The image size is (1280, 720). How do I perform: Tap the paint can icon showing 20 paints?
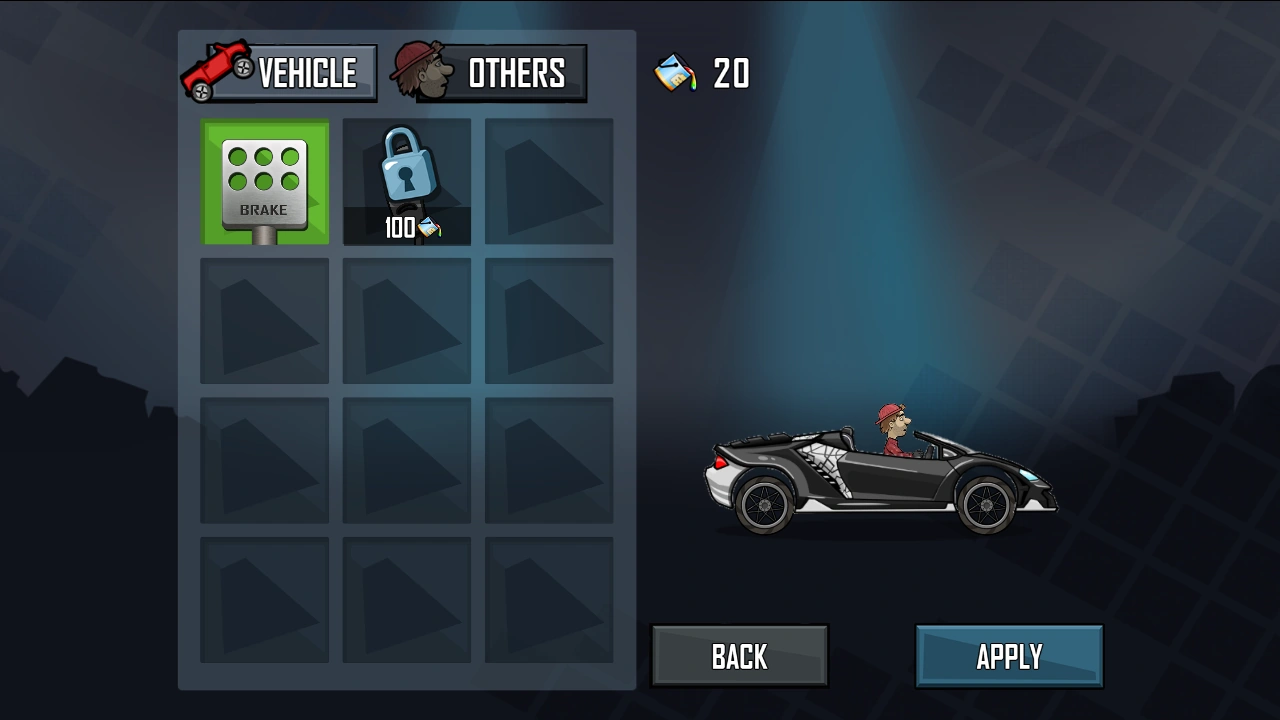point(676,72)
